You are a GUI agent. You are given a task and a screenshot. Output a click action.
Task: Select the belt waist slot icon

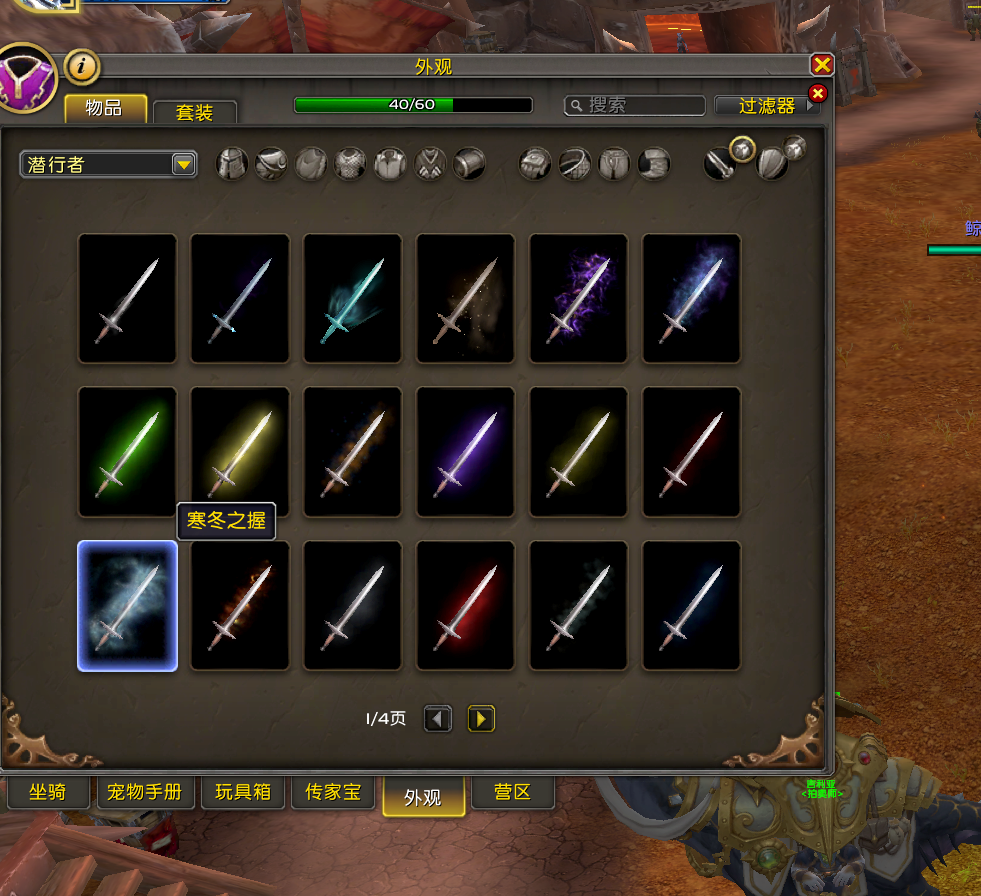[x=575, y=164]
